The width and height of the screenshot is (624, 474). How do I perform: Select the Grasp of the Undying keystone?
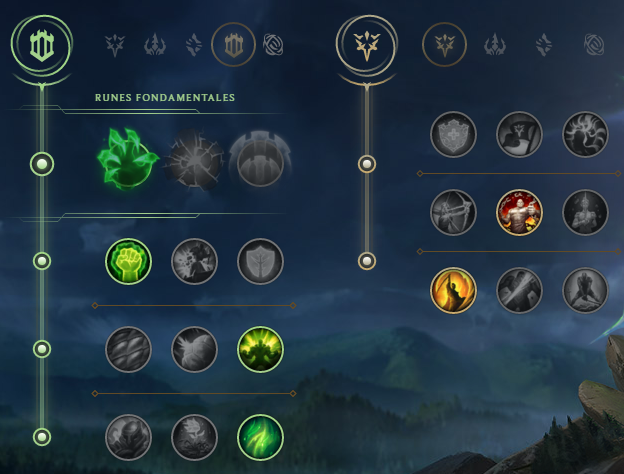click(127, 160)
